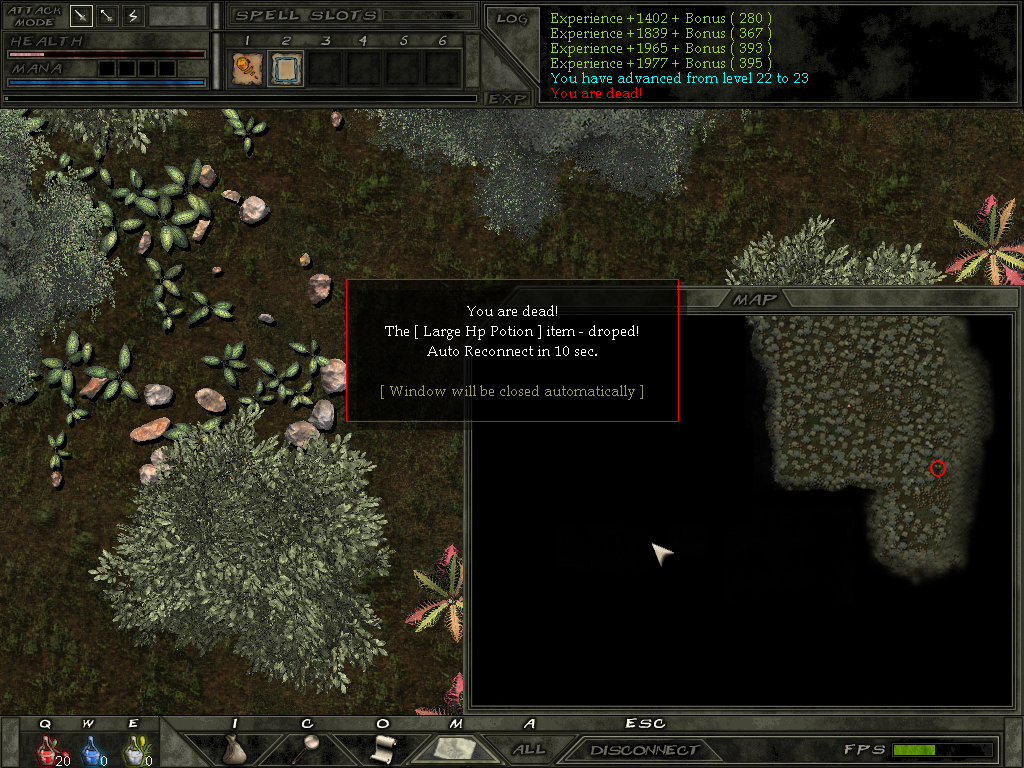Choose the lightning bolt magic attack mode
The width and height of the screenshot is (1024, 768).
click(132, 16)
